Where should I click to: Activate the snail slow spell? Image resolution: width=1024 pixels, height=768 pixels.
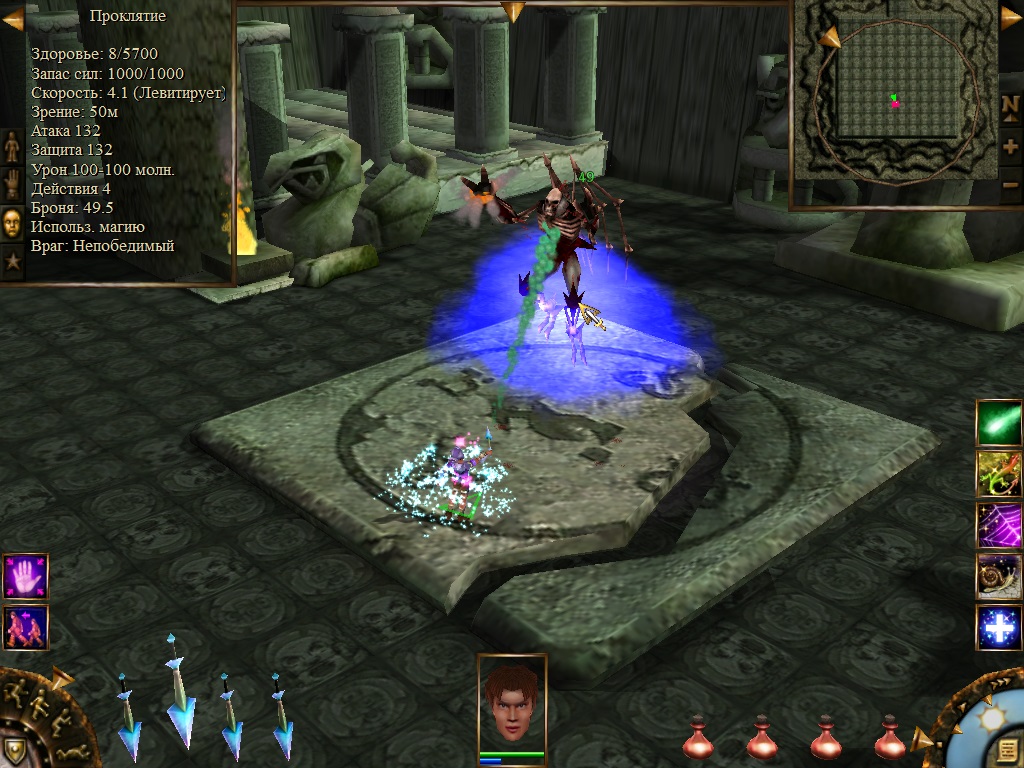click(x=998, y=576)
